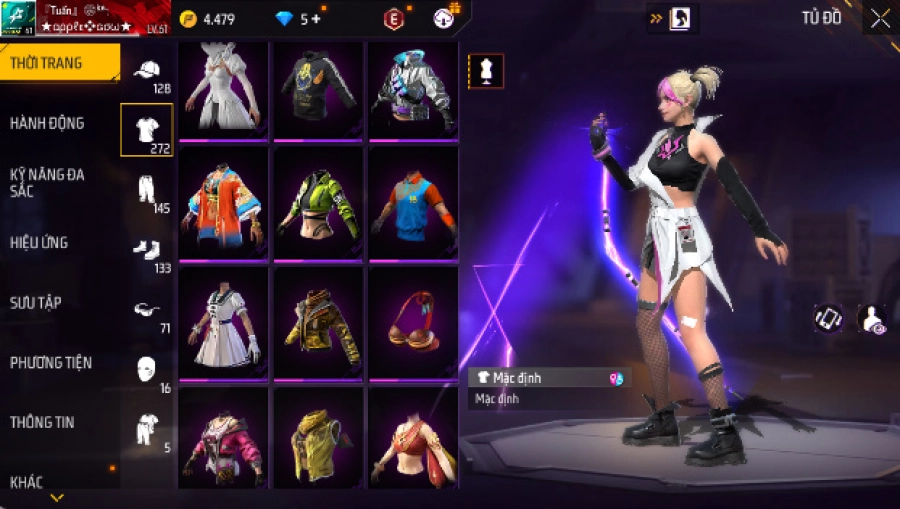Click the mannequin preview icon
Image resolution: width=900 pixels, height=509 pixels.
(x=486, y=71)
